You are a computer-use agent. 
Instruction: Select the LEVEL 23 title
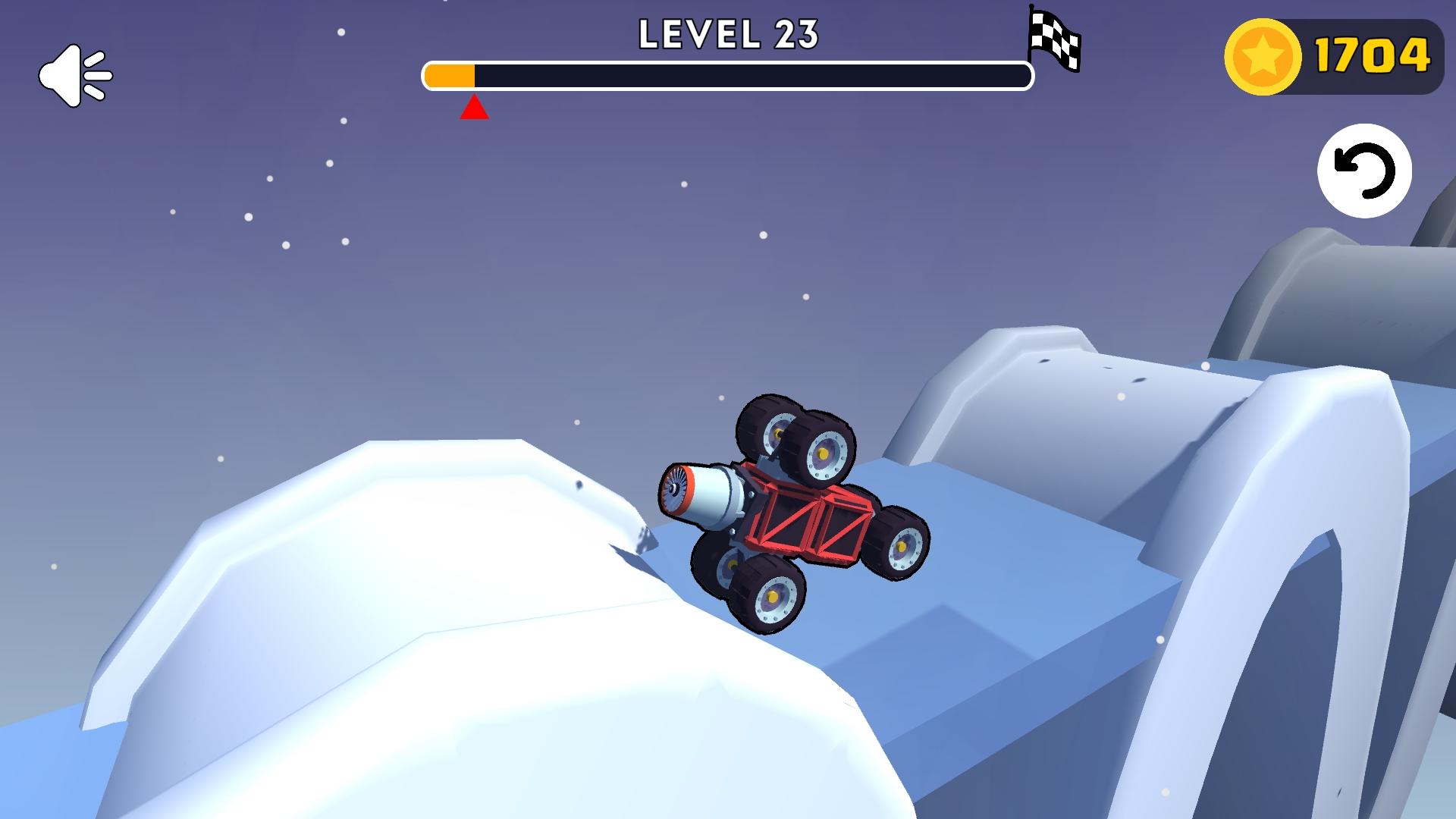(728, 34)
